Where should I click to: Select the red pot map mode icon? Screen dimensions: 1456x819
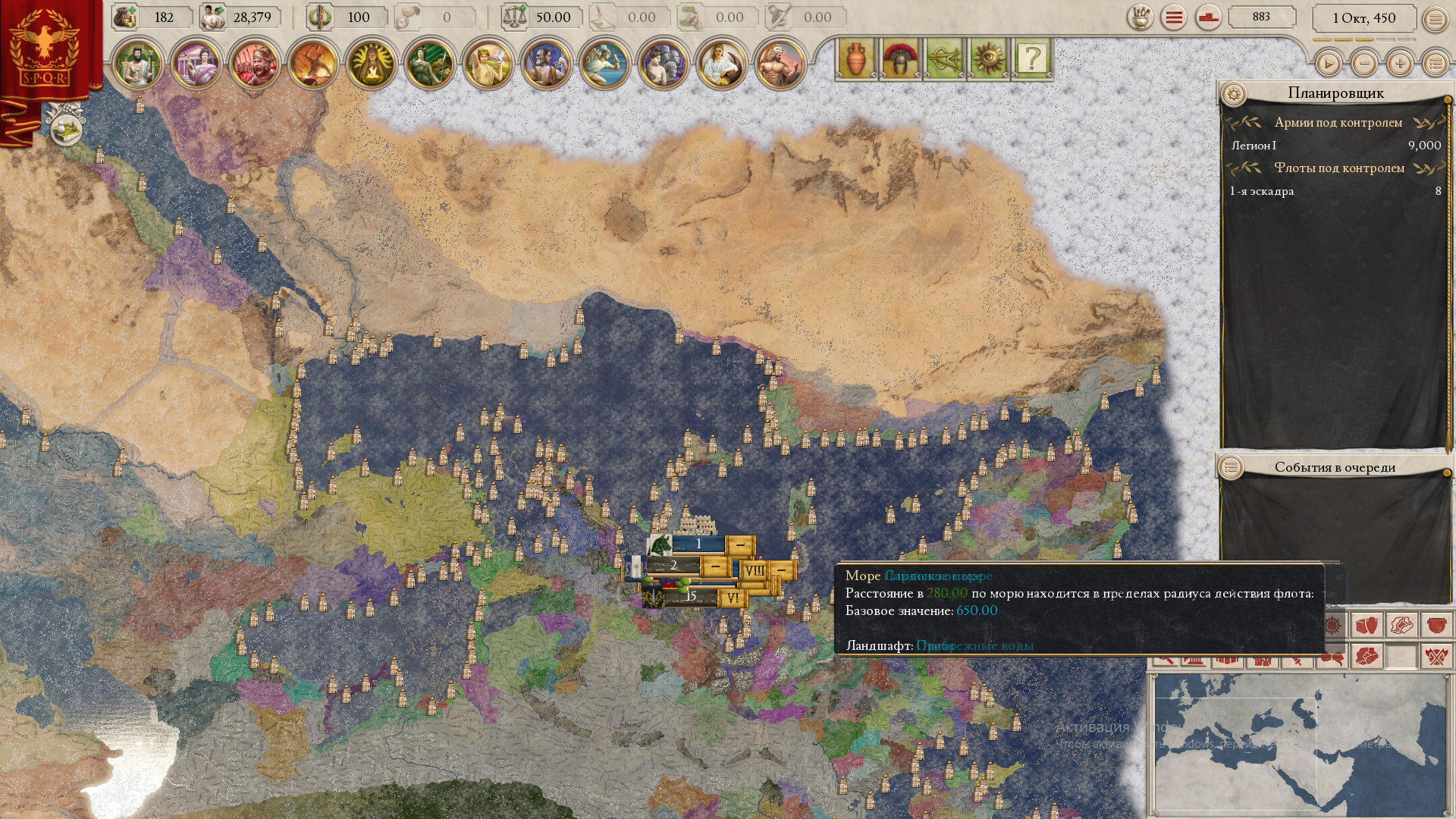(x=1436, y=626)
